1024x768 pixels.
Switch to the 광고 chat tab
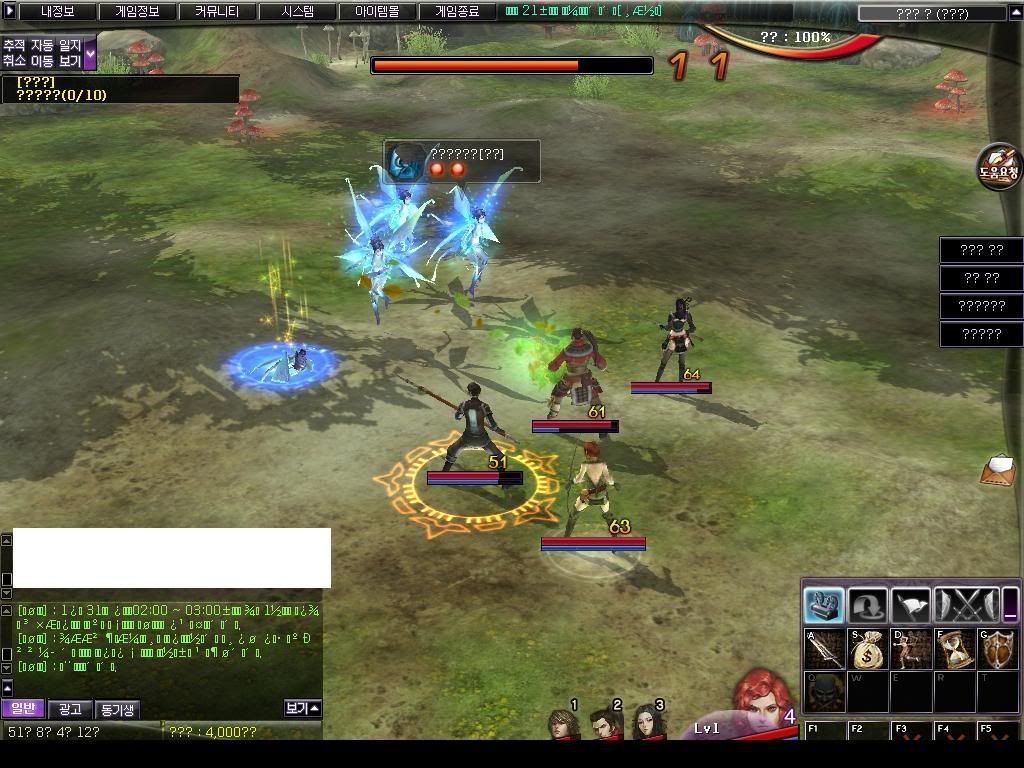(x=70, y=709)
